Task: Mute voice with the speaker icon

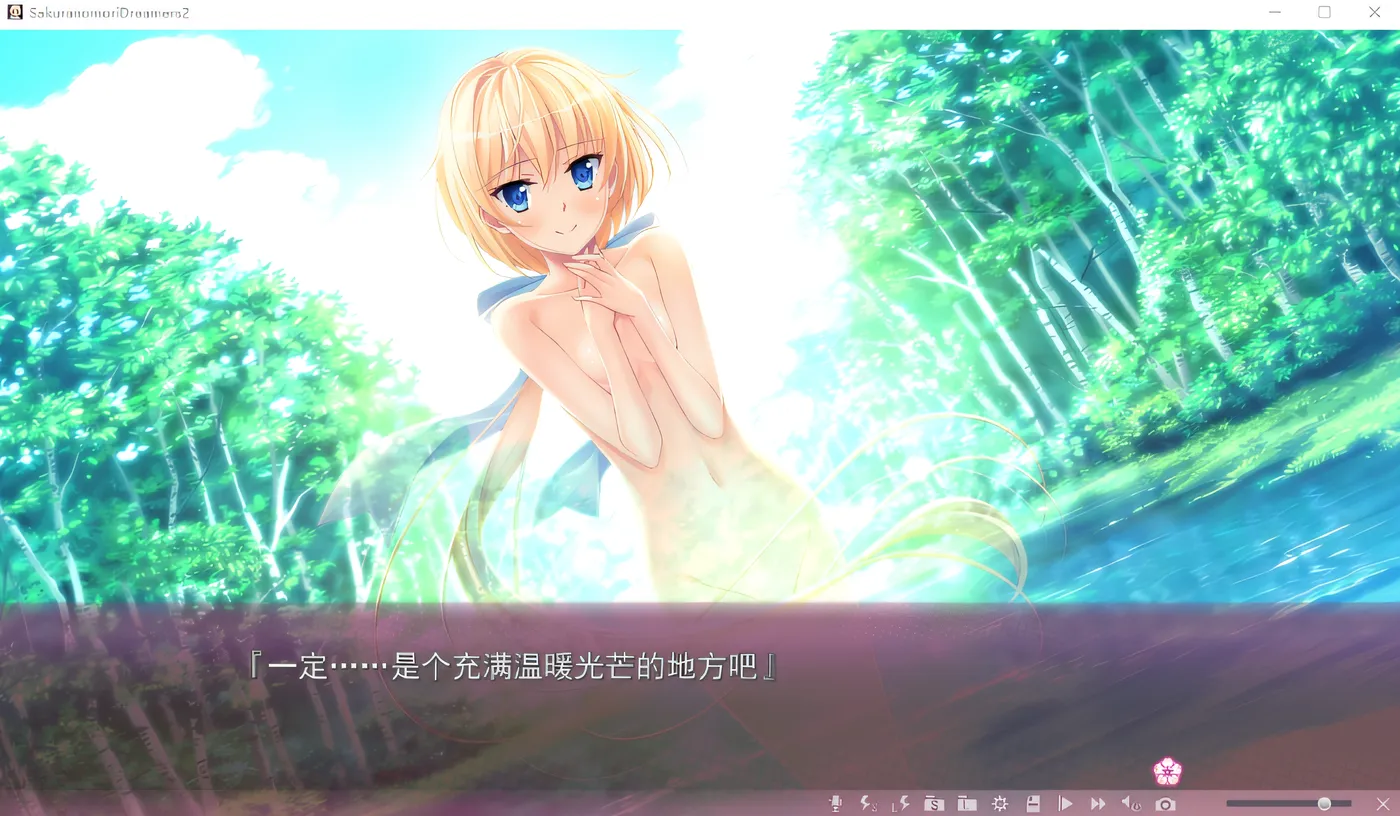Action: coord(1131,803)
